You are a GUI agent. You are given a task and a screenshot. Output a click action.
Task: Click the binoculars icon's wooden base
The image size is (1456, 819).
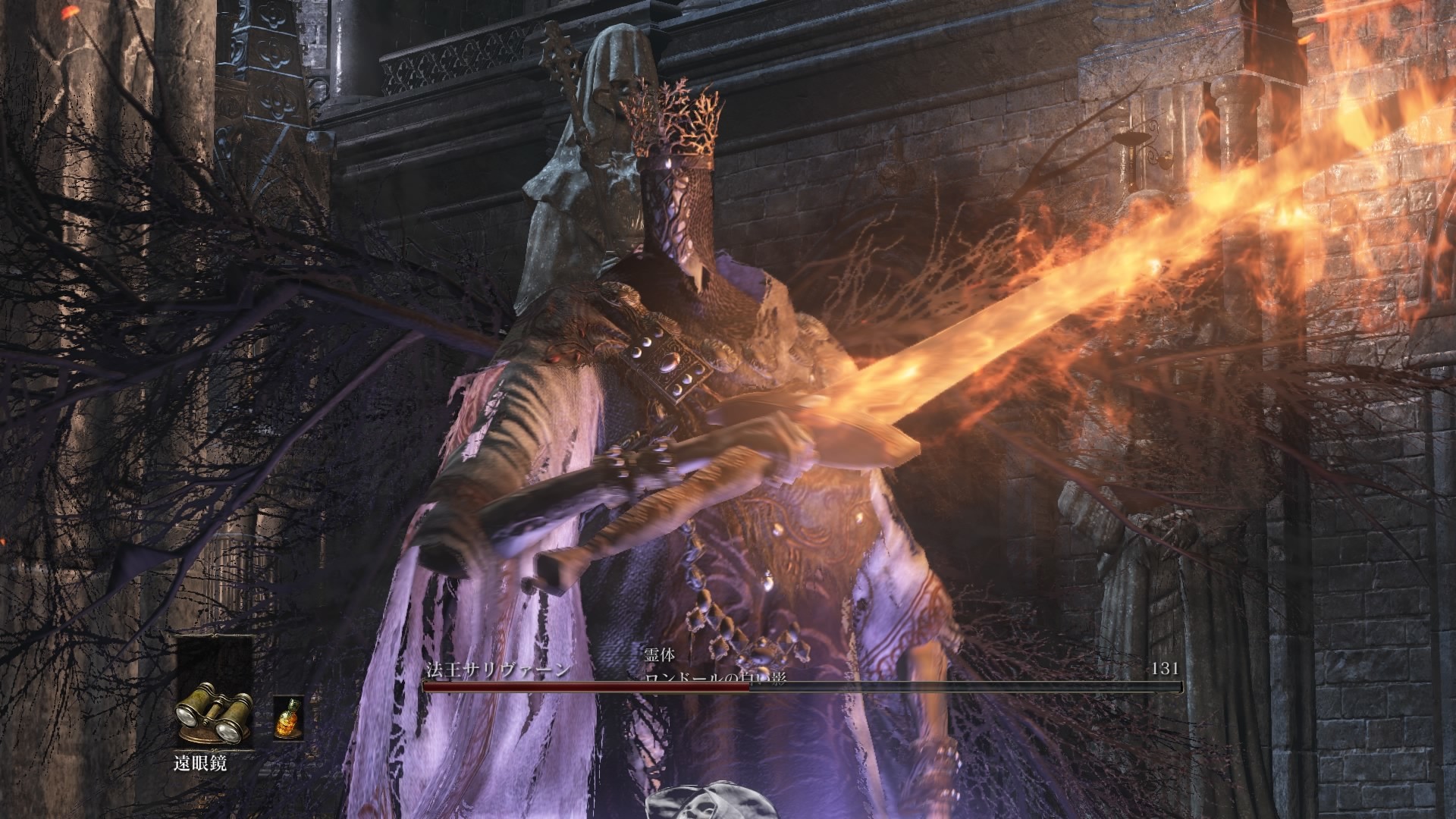[199, 734]
